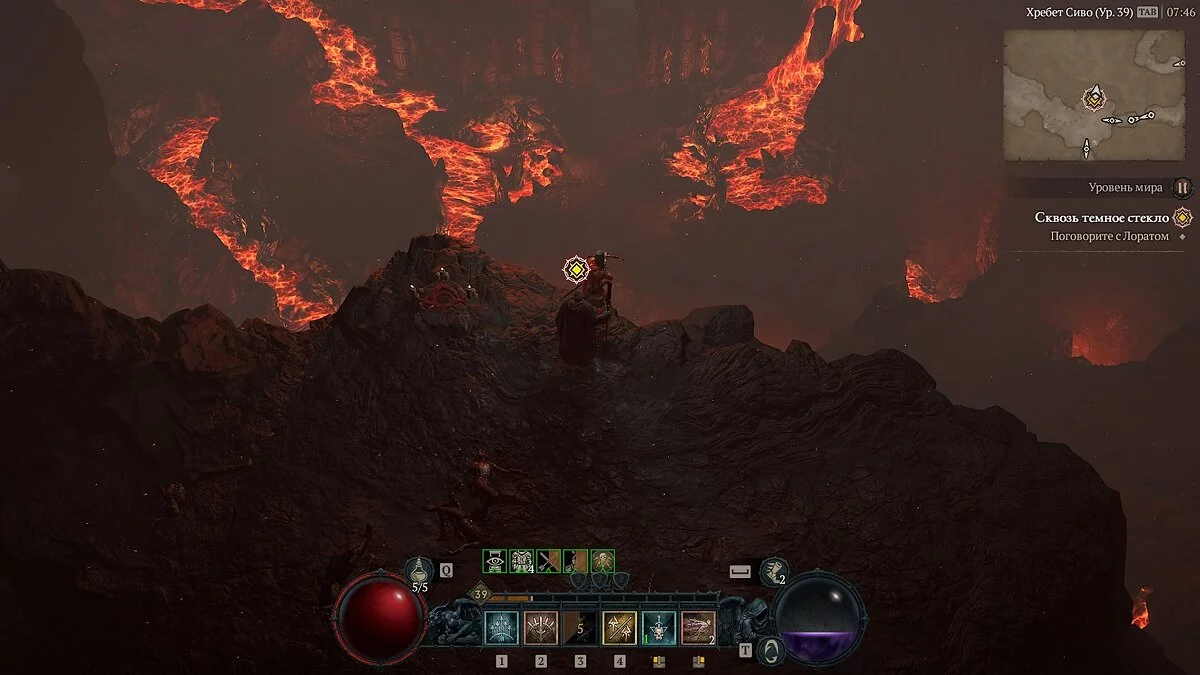Select the third skill showing cooldown 5

click(x=579, y=628)
